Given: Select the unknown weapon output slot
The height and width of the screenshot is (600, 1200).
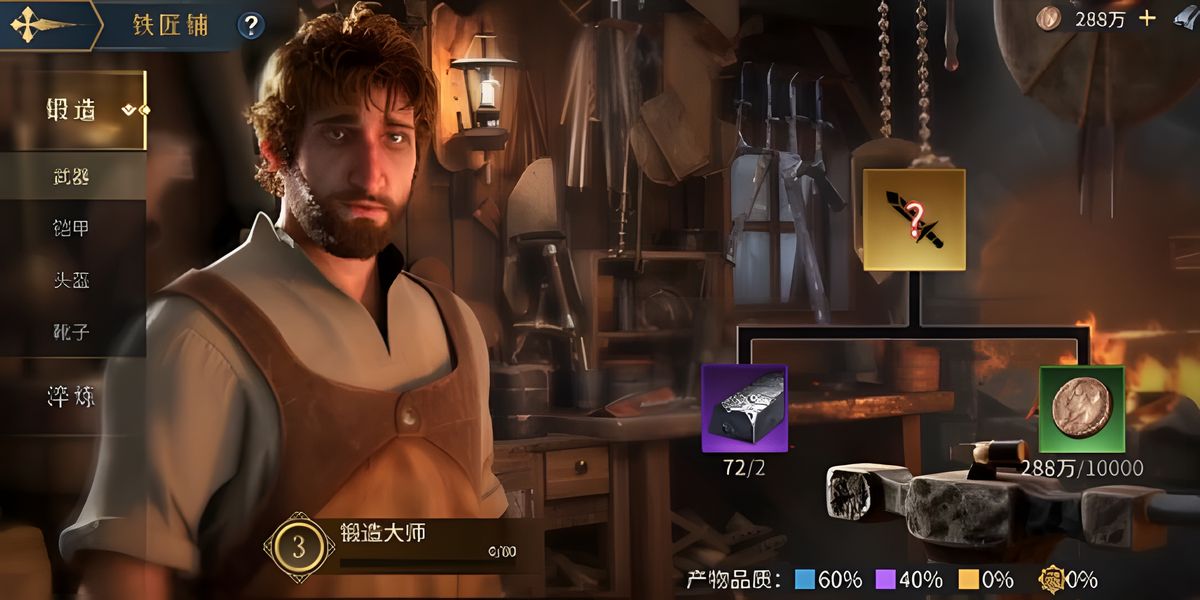Looking at the screenshot, I should [x=914, y=219].
